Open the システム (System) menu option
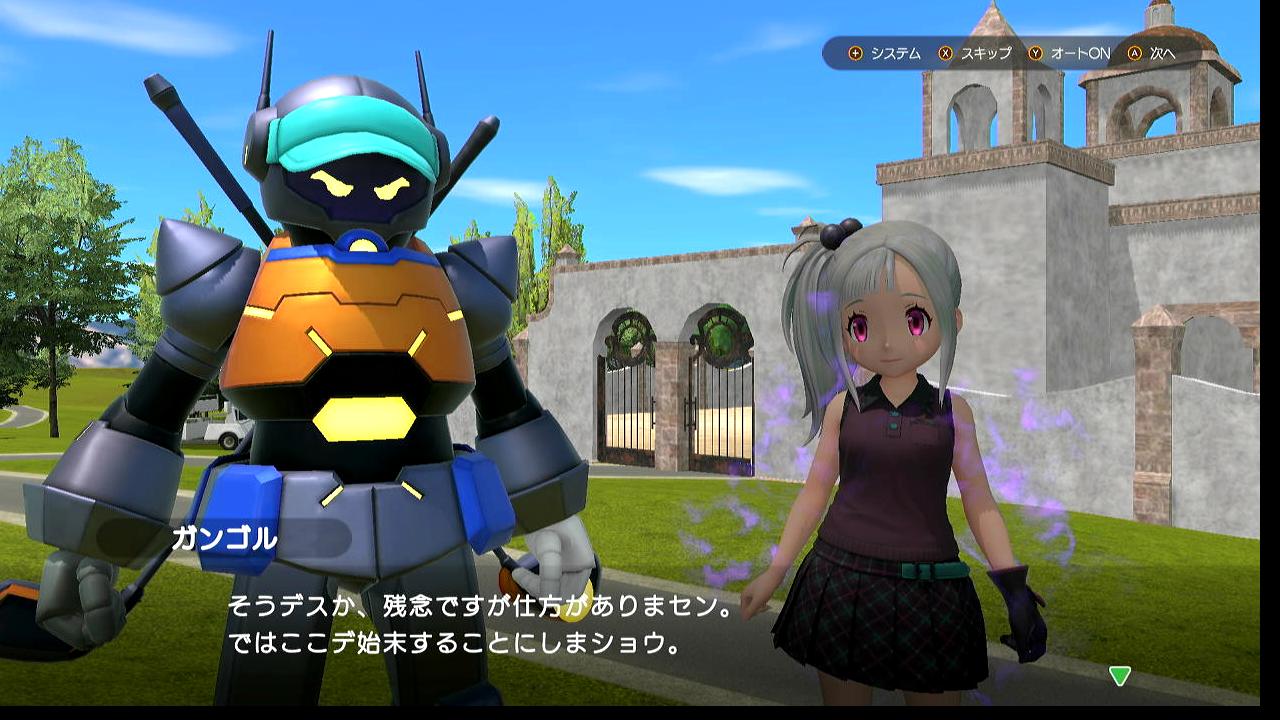The width and height of the screenshot is (1280, 720). click(x=885, y=53)
